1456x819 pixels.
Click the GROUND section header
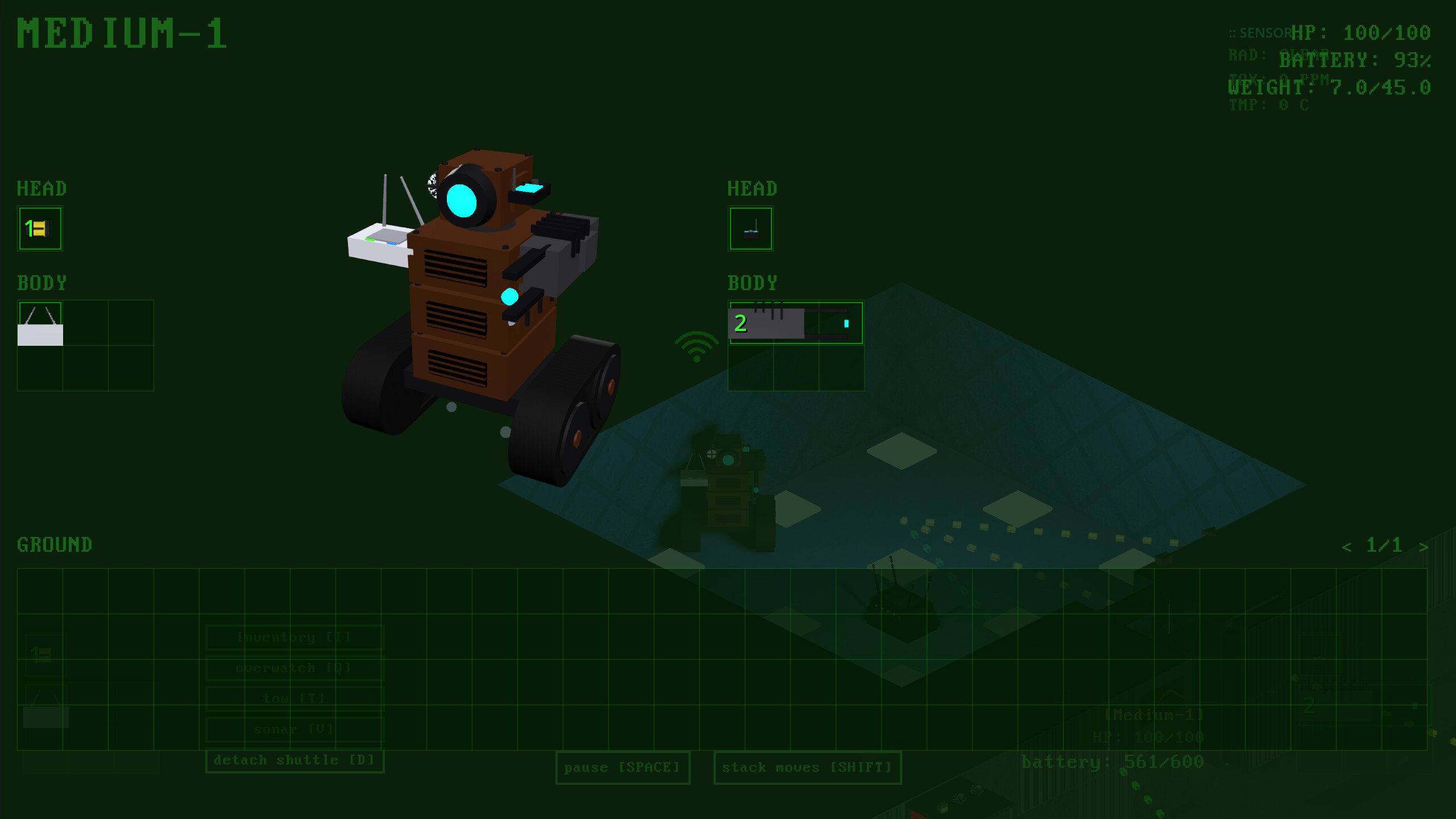[54, 545]
